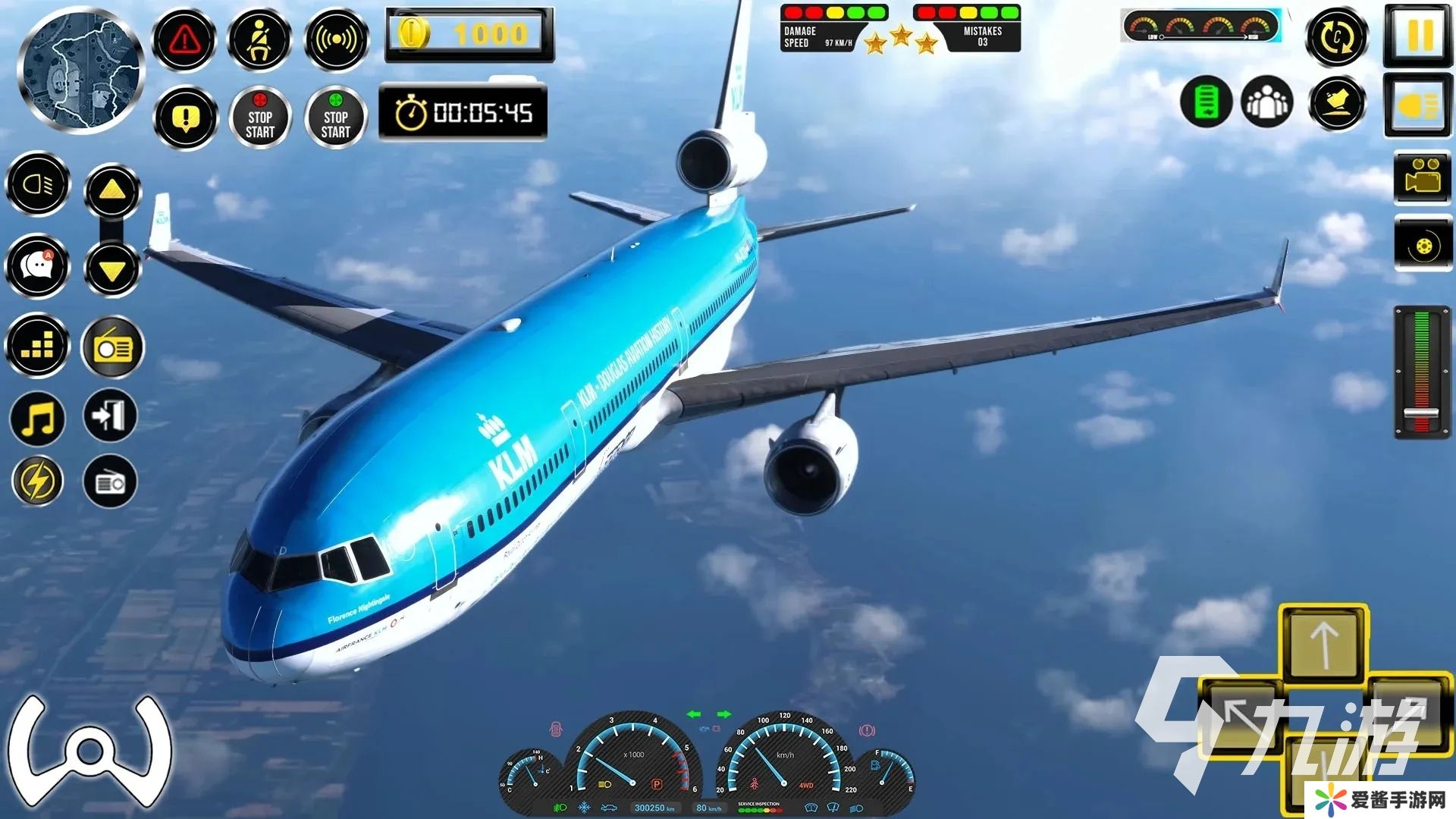Open the passengers group button
1456x819 pixels.
coord(1266,102)
